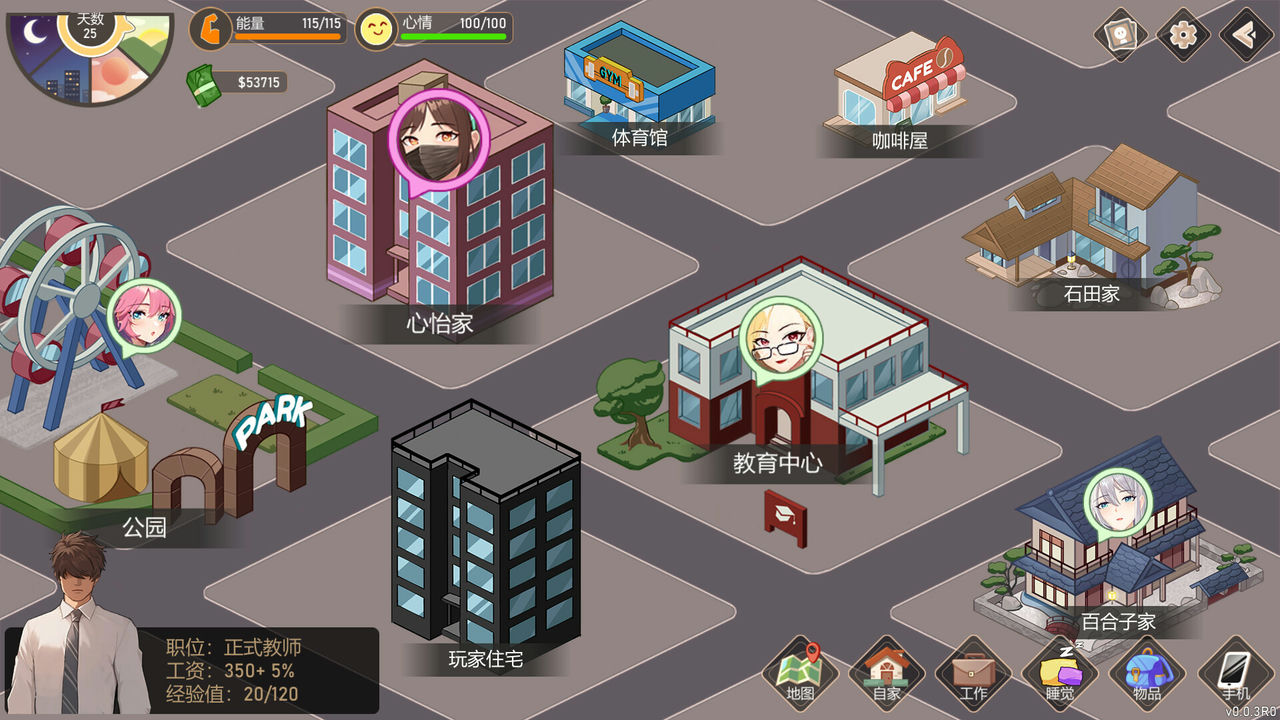Image resolution: width=1280 pixels, height=720 pixels.
Task: Open the photo gallery icon
Action: pos(1121,35)
